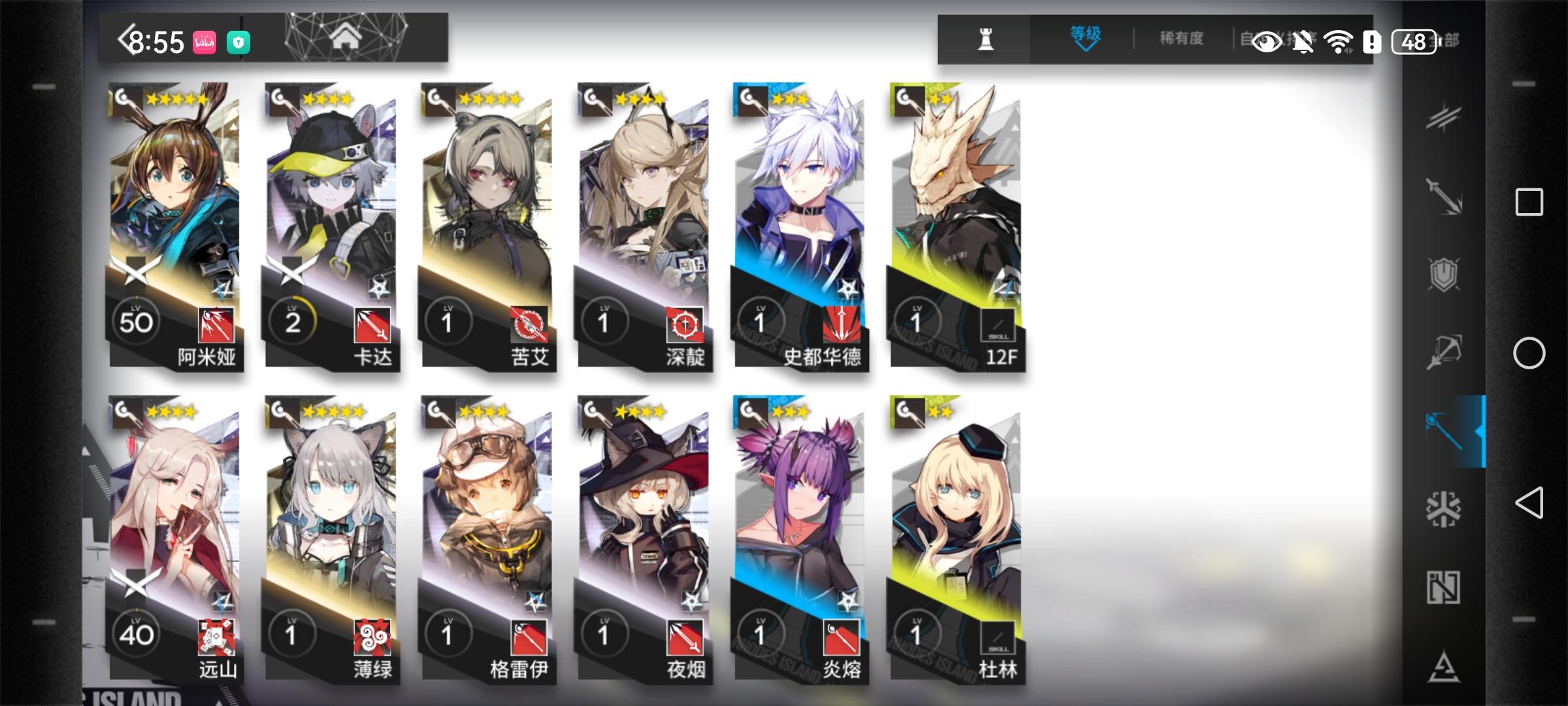The image size is (1568, 706).
Task: Toggle the eye icon in the status bar
Action: 1266,41
